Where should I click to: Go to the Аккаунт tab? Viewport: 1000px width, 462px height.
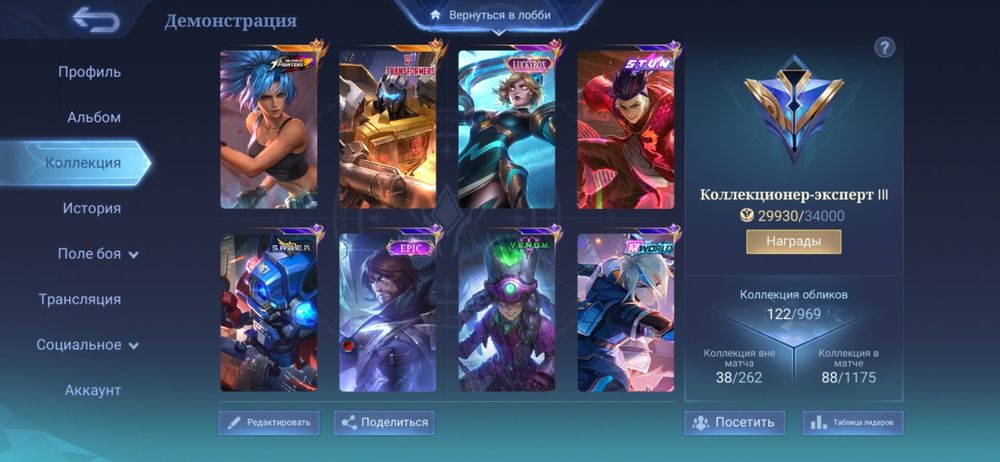coord(93,390)
